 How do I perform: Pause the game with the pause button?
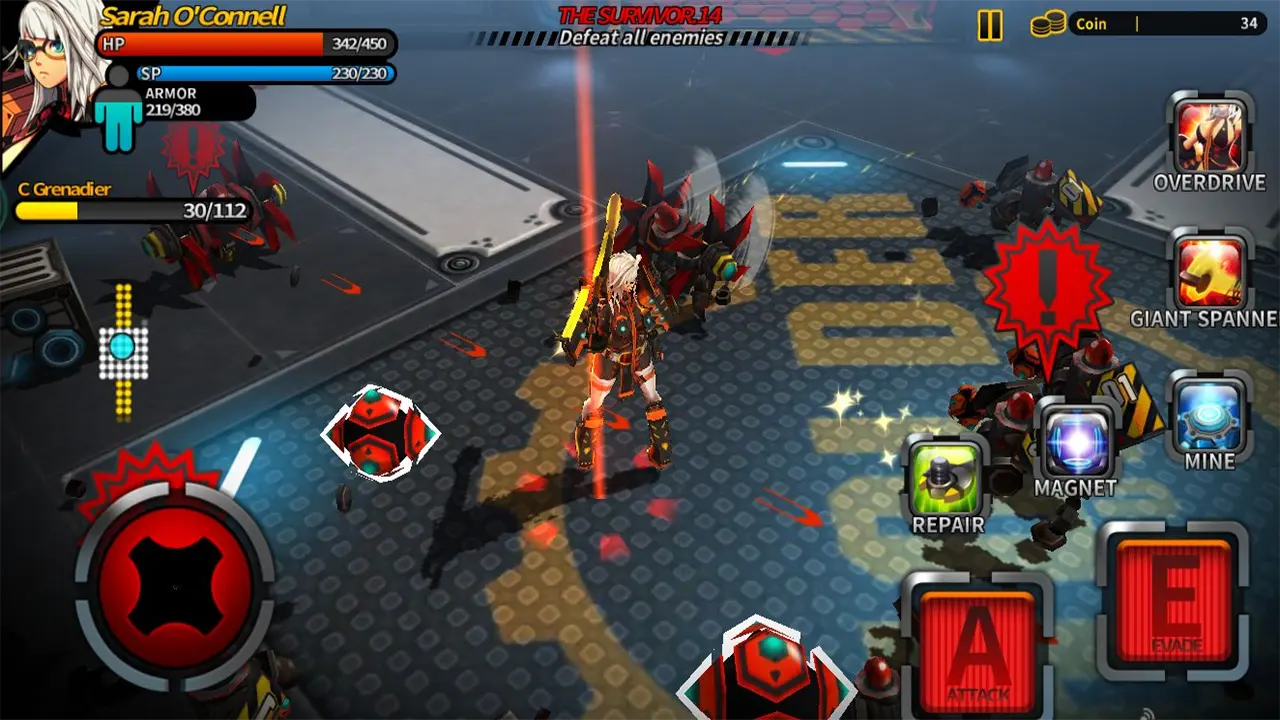coord(990,25)
